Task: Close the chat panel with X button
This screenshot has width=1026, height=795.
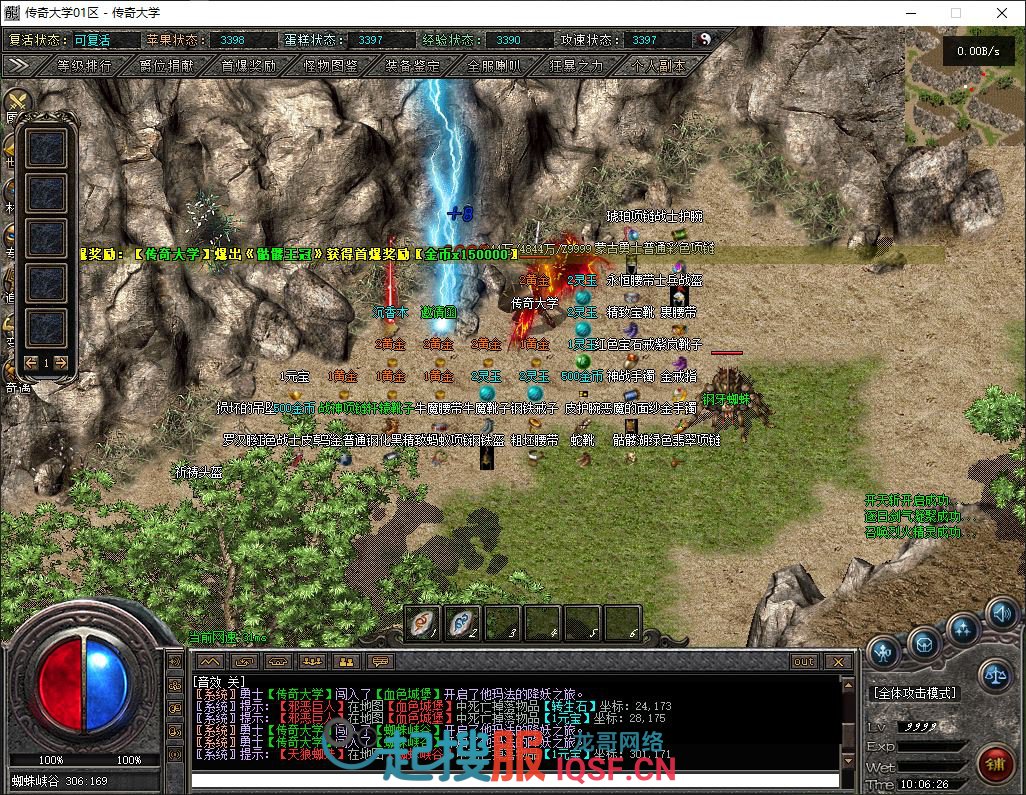Action: tap(838, 662)
